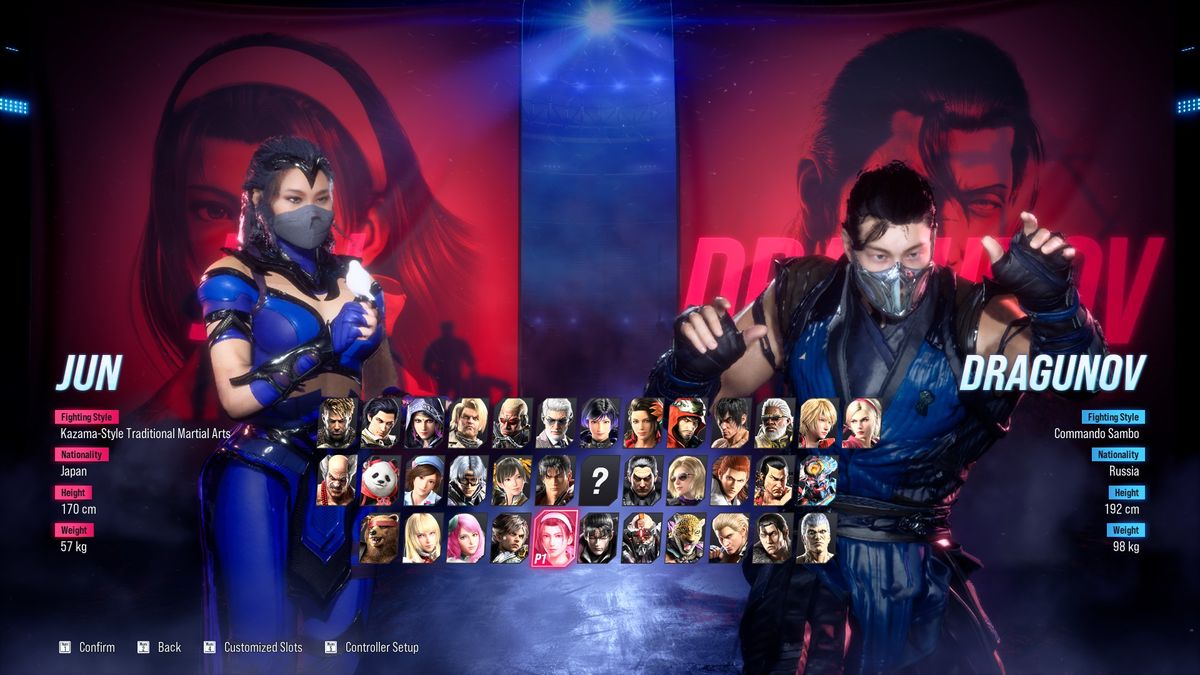1200x675 pixels.
Task: Choose the Panda character tile
Action: pyautogui.click(x=380, y=481)
